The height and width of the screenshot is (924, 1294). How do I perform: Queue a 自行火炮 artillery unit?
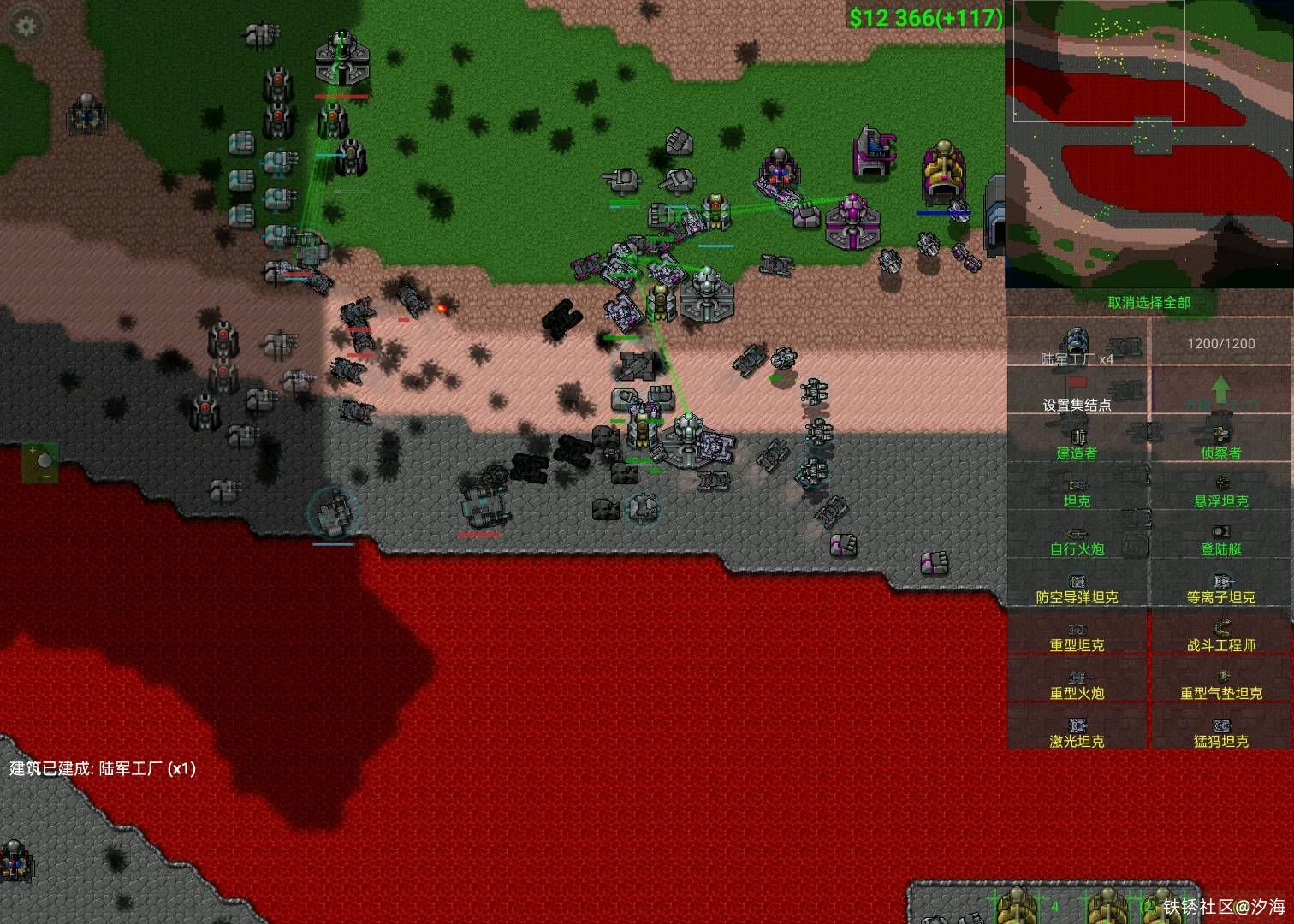click(x=1077, y=538)
